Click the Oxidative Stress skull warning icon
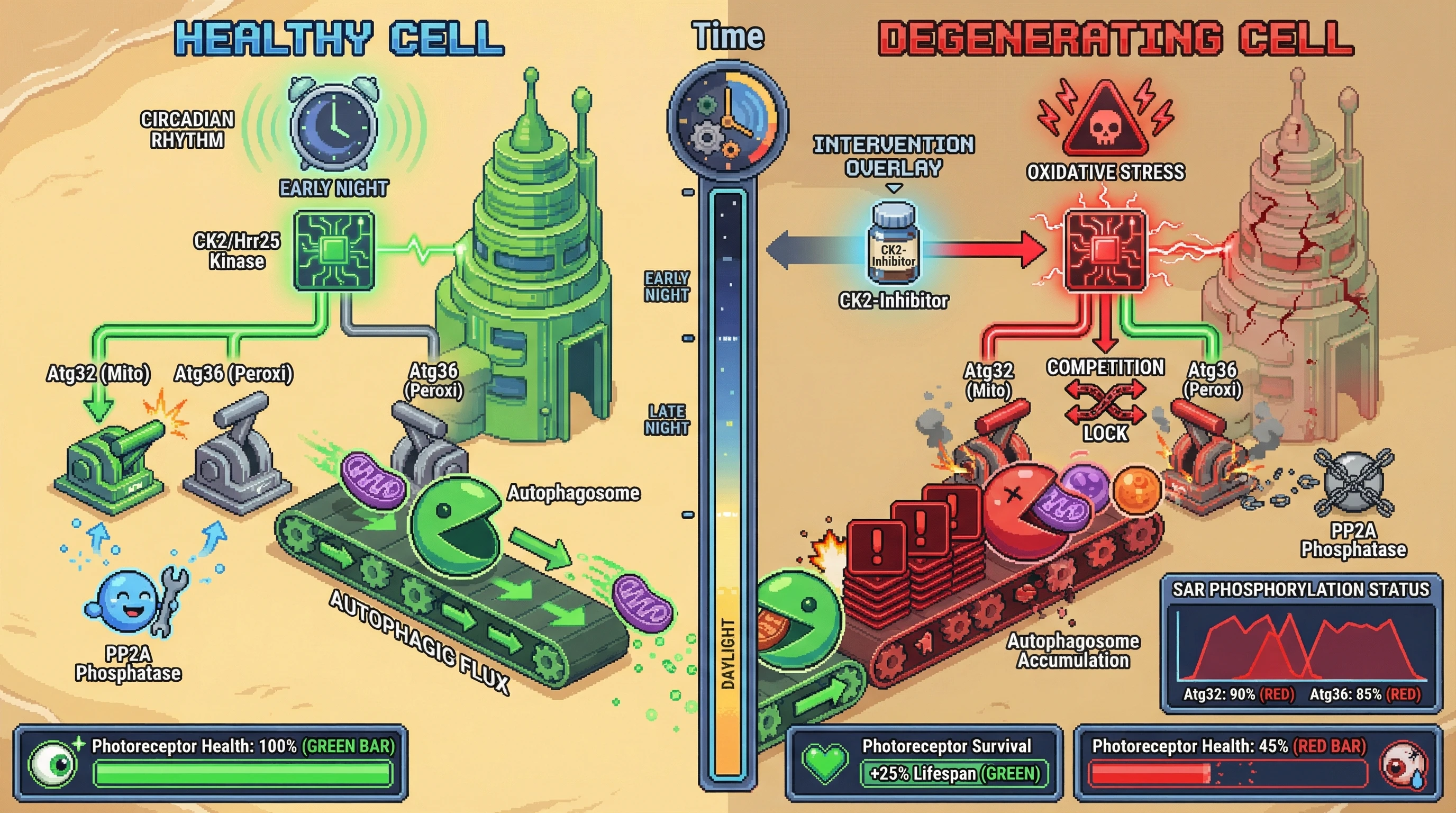 click(1105, 120)
